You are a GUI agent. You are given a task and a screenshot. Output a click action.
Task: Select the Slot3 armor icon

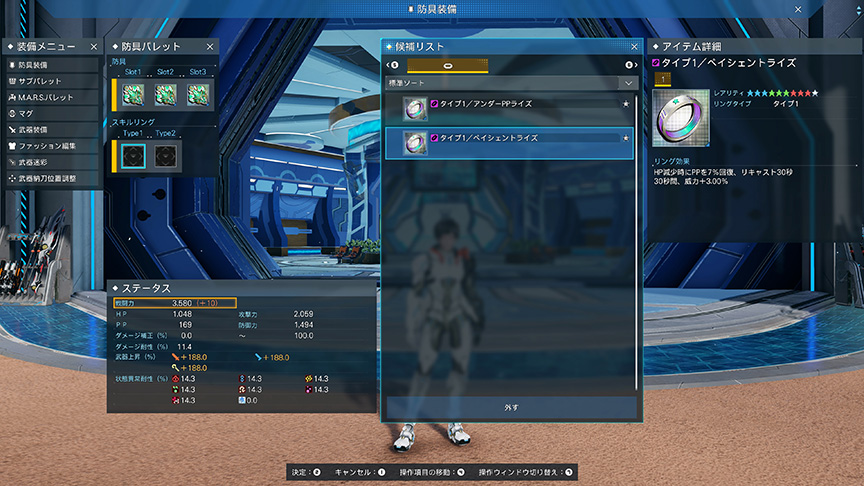(196, 94)
